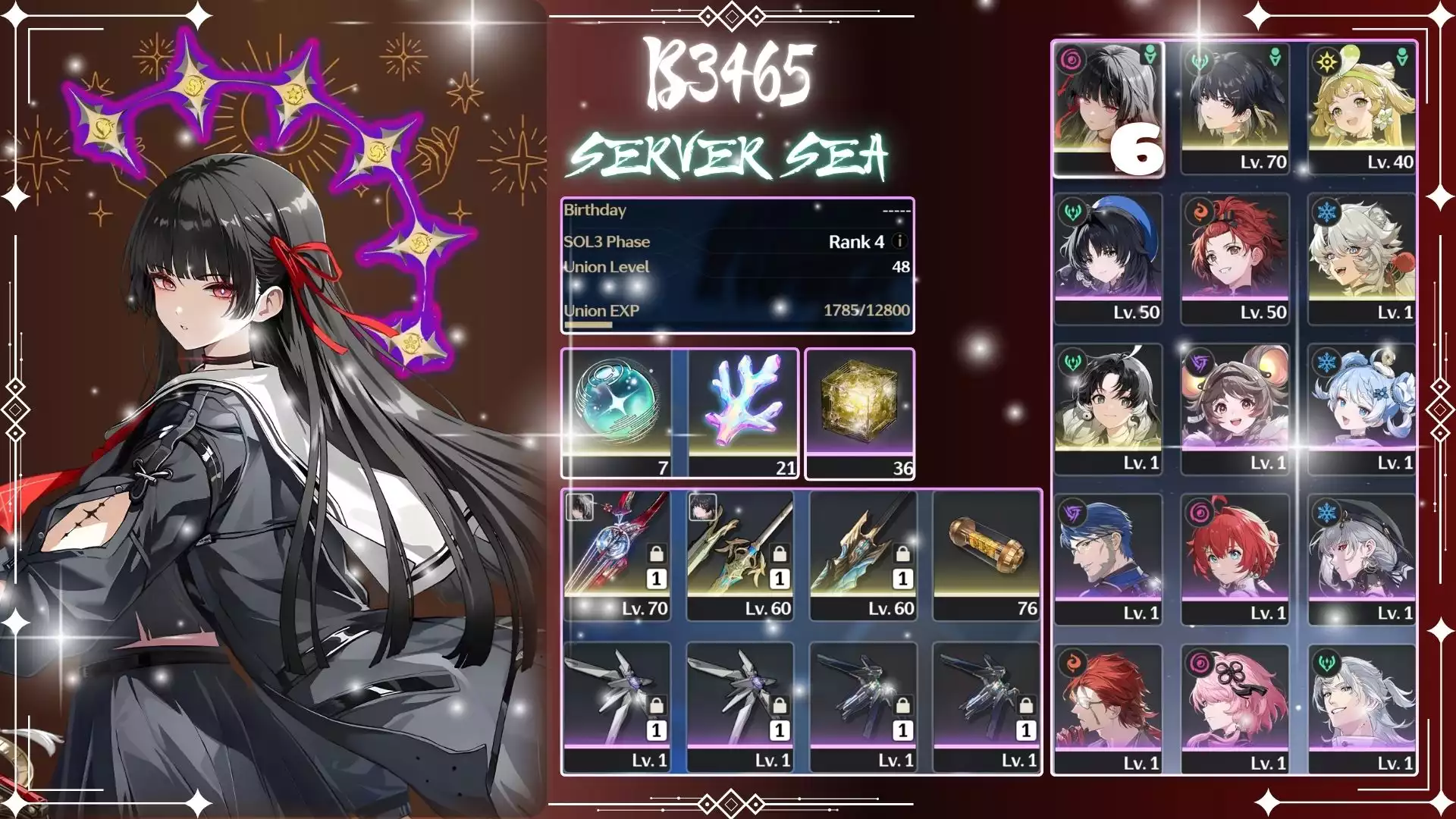
Task: Select the light-blue haired girl portrait
Action: (x=1362, y=408)
